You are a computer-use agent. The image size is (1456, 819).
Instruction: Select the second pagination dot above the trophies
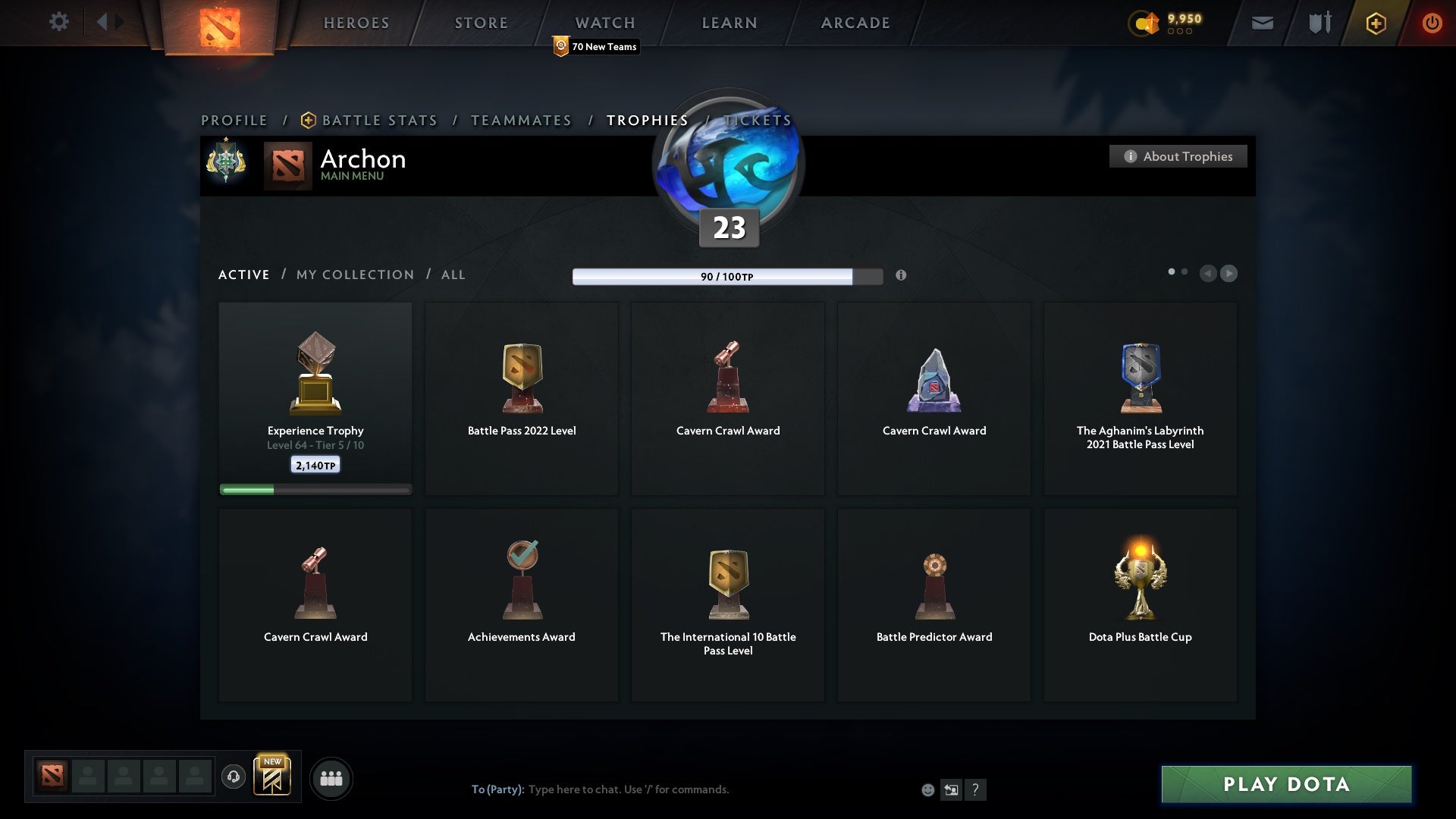(1185, 270)
